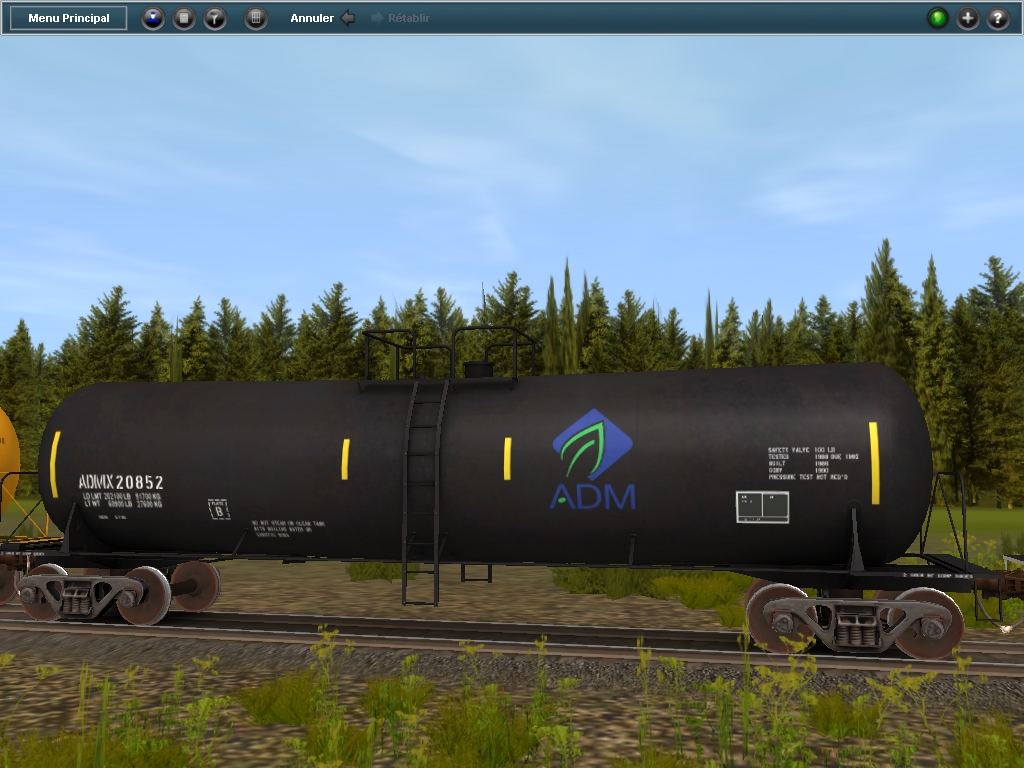Open the window-pane grid toolbar icon
This screenshot has height=768, width=1024.
click(256, 18)
